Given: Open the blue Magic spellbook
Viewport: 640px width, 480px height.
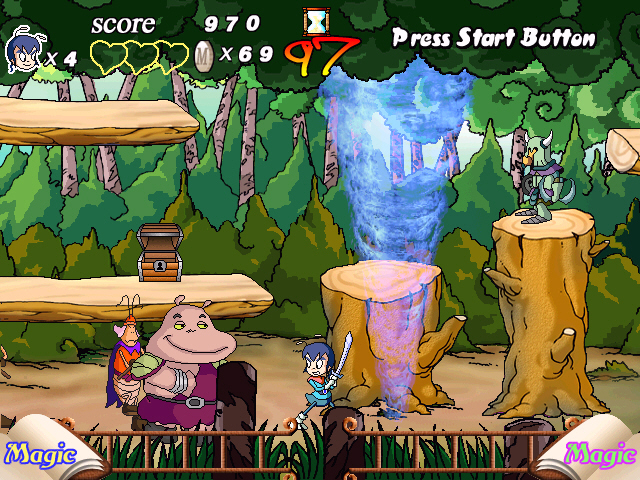Looking at the screenshot, I should tap(40, 455).
